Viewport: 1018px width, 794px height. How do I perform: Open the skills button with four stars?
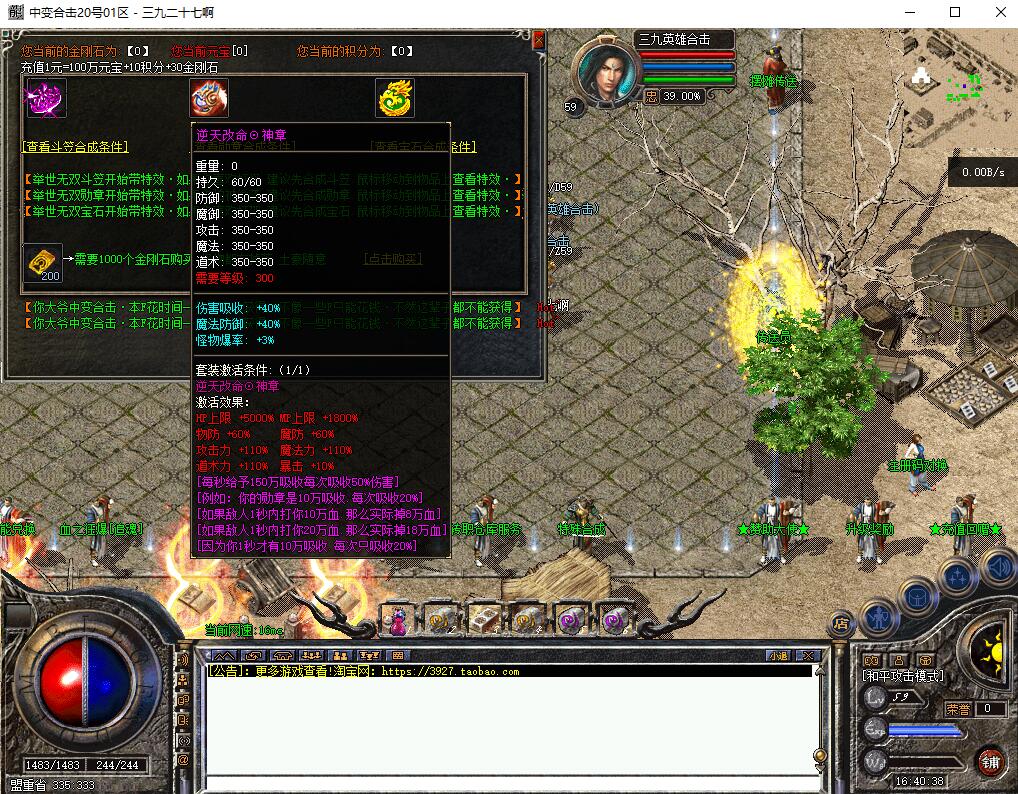(x=957, y=577)
